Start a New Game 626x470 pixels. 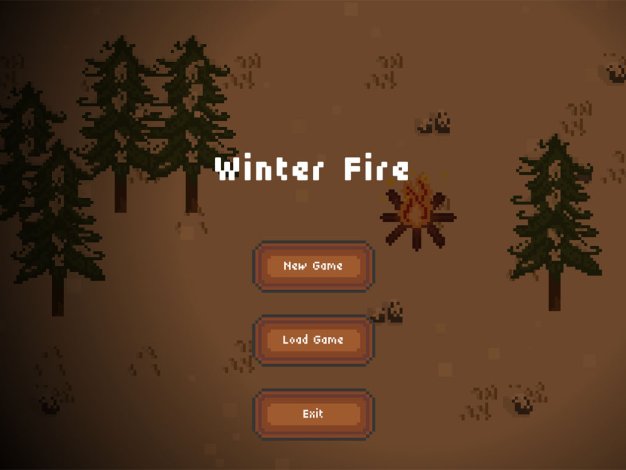313,266
